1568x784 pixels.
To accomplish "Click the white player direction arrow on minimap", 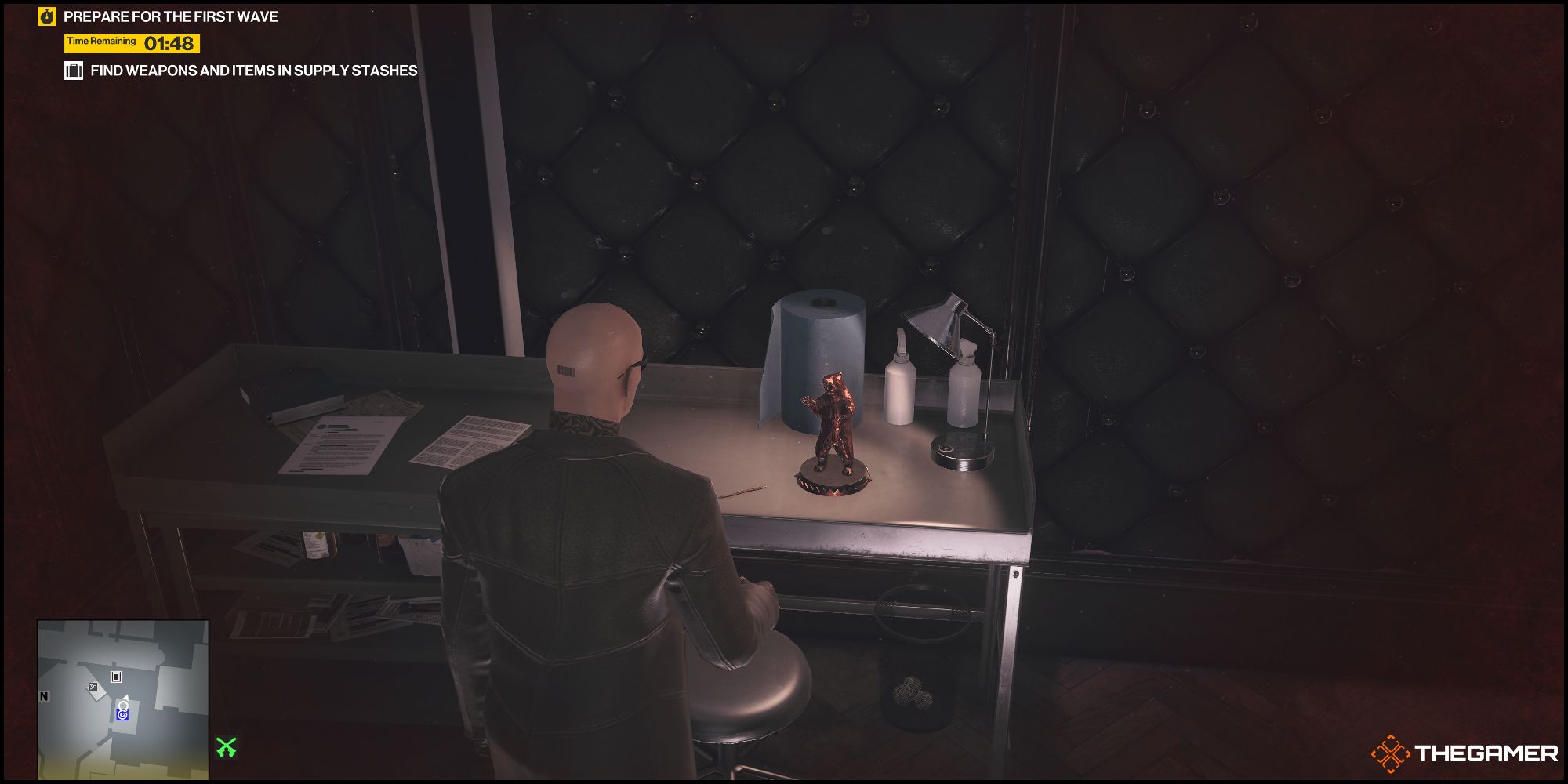I will click(125, 698).
